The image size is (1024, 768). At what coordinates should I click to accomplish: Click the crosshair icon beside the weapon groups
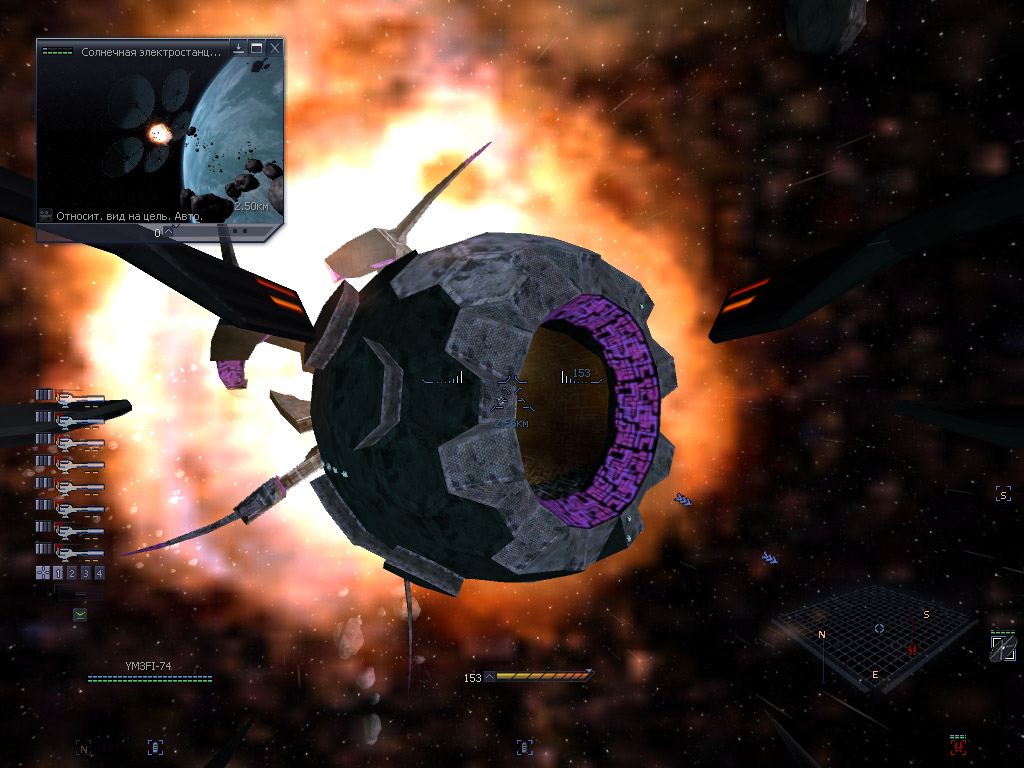point(43,573)
